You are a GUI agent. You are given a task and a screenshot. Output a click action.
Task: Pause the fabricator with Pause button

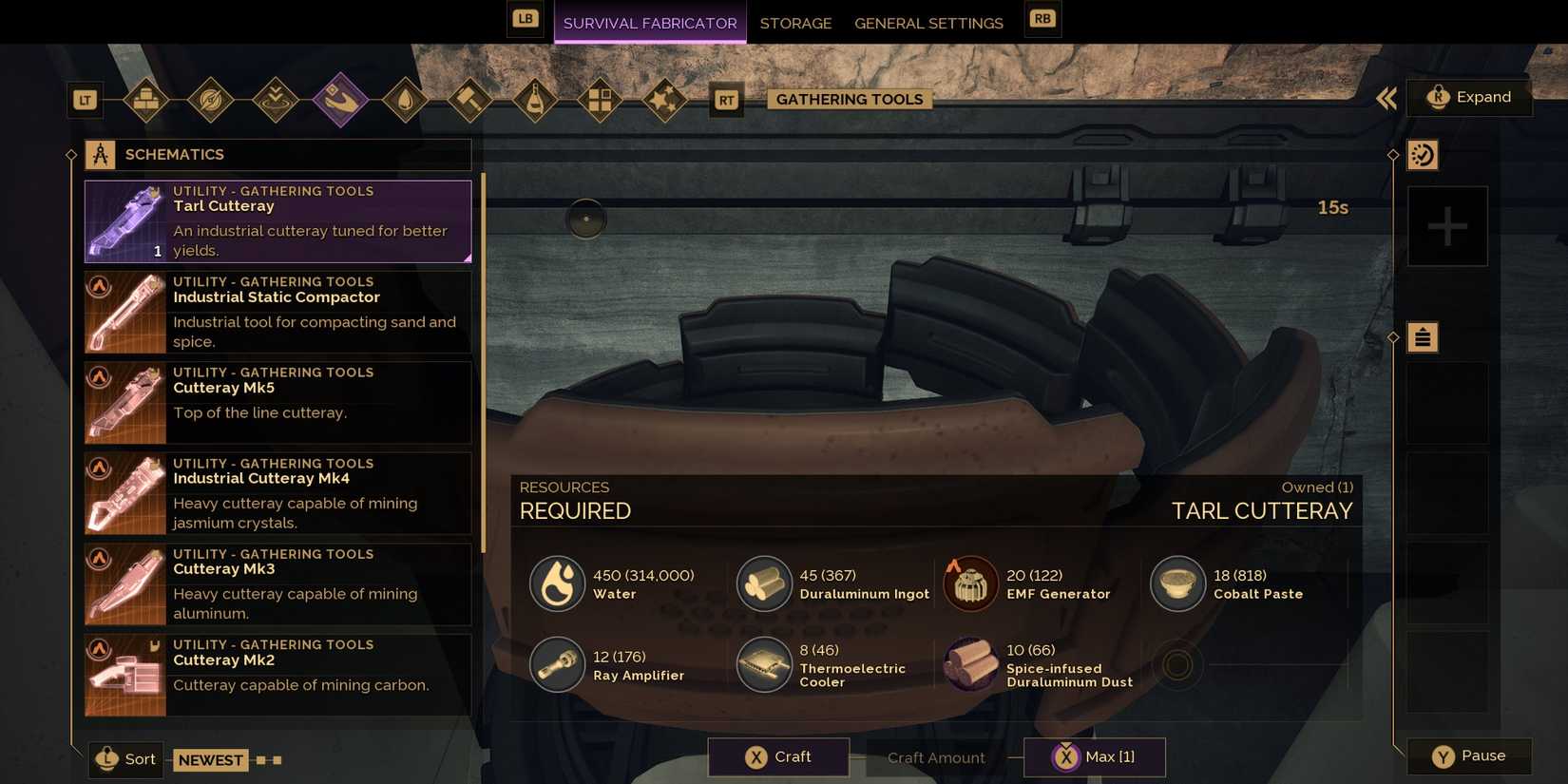pyautogui.click(x=1469, y=755)
